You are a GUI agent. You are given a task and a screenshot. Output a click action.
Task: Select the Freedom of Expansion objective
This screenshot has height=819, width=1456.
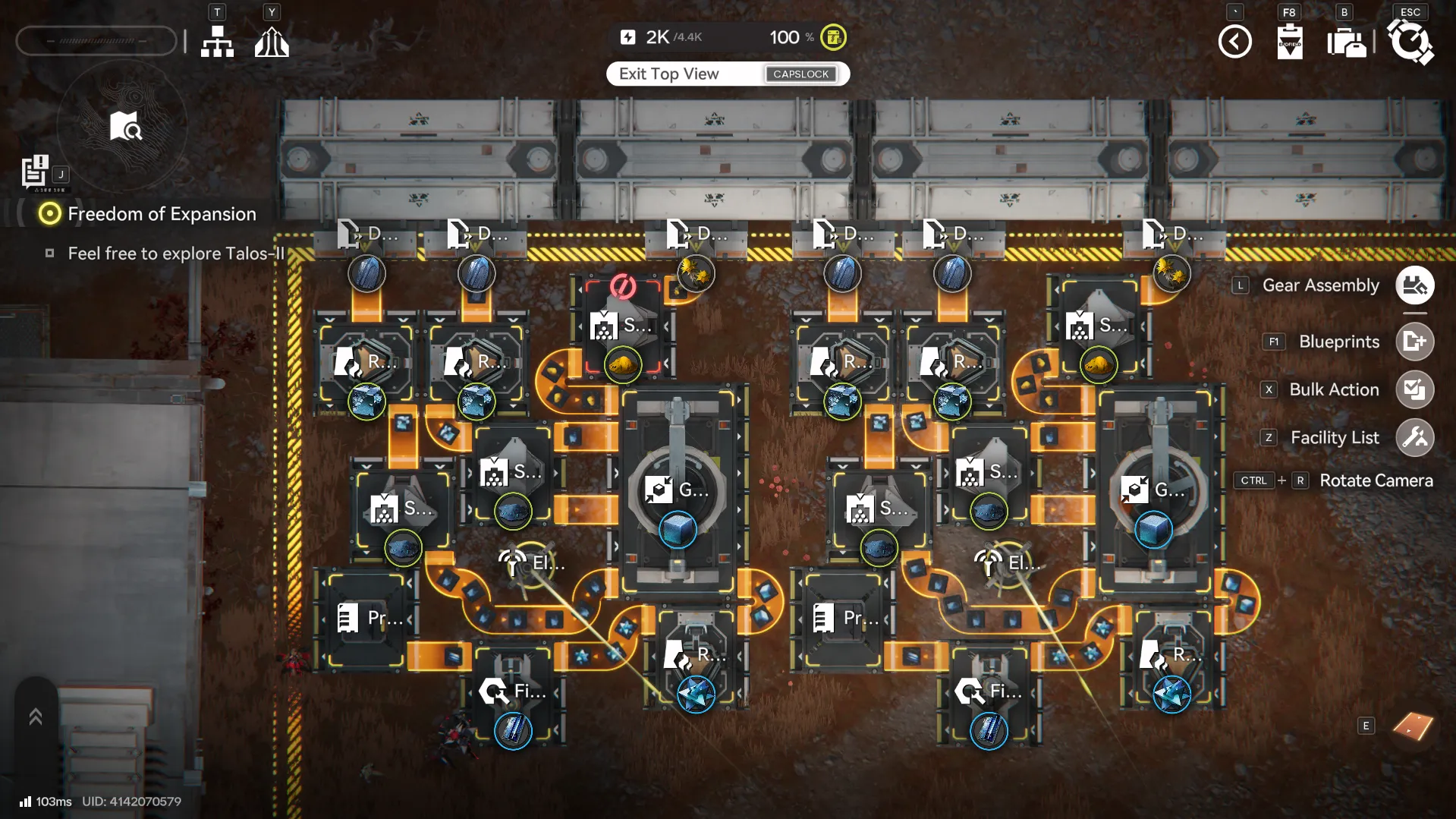click(x=161, y=214)
